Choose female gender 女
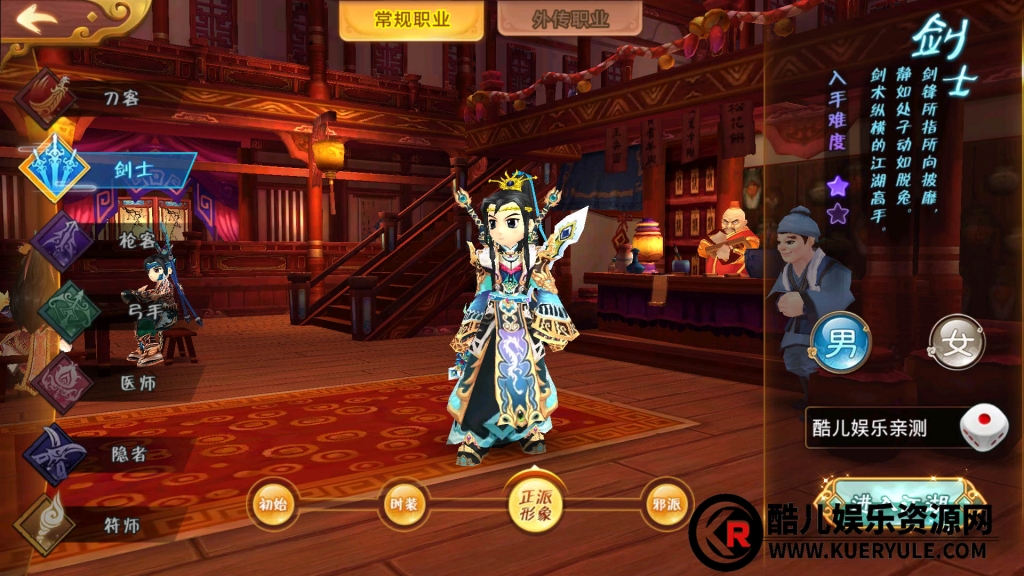1024x576 pixels. [957, 342]
